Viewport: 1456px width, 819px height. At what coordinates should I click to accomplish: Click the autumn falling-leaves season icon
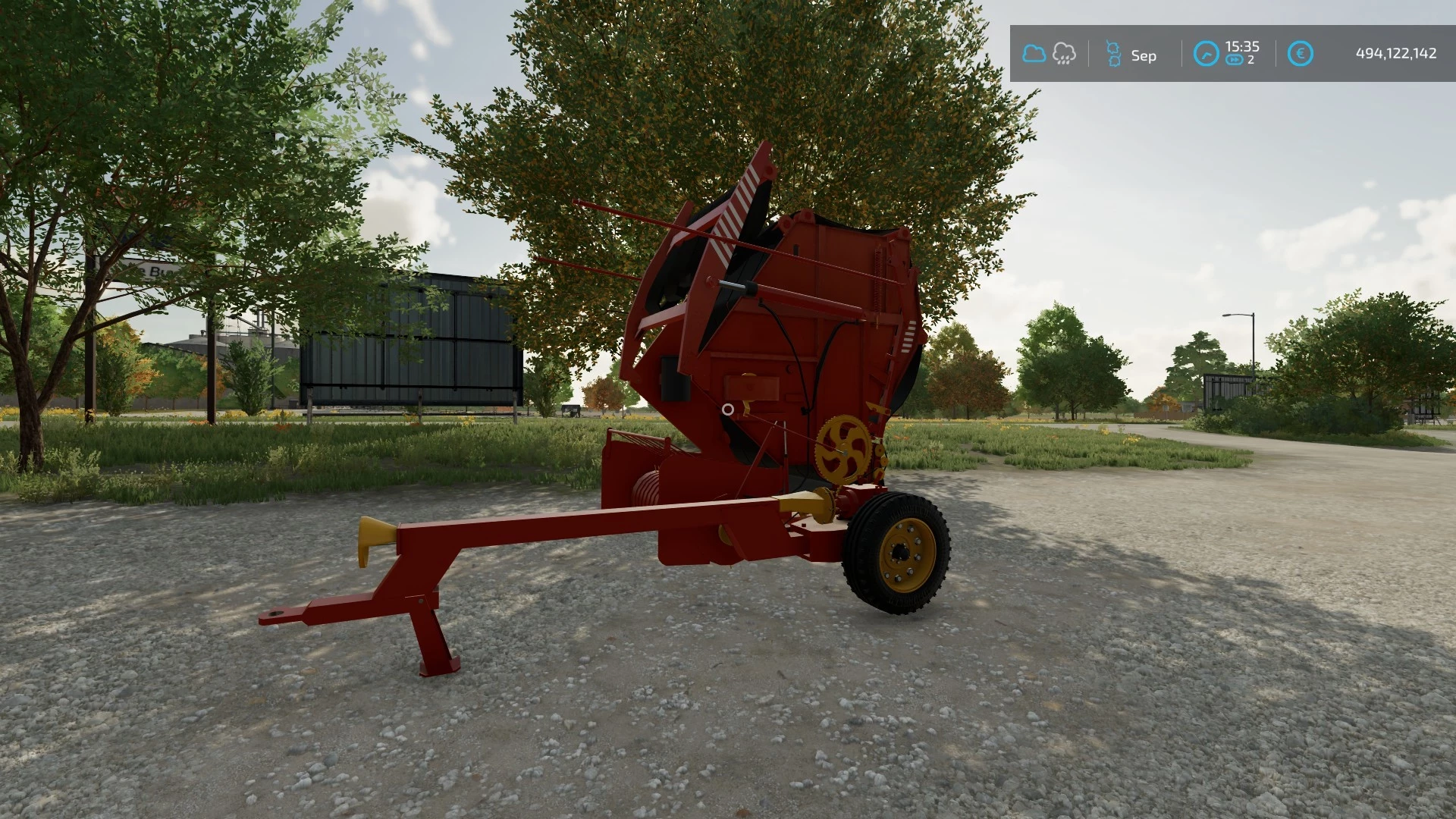tap(1112, 53)
